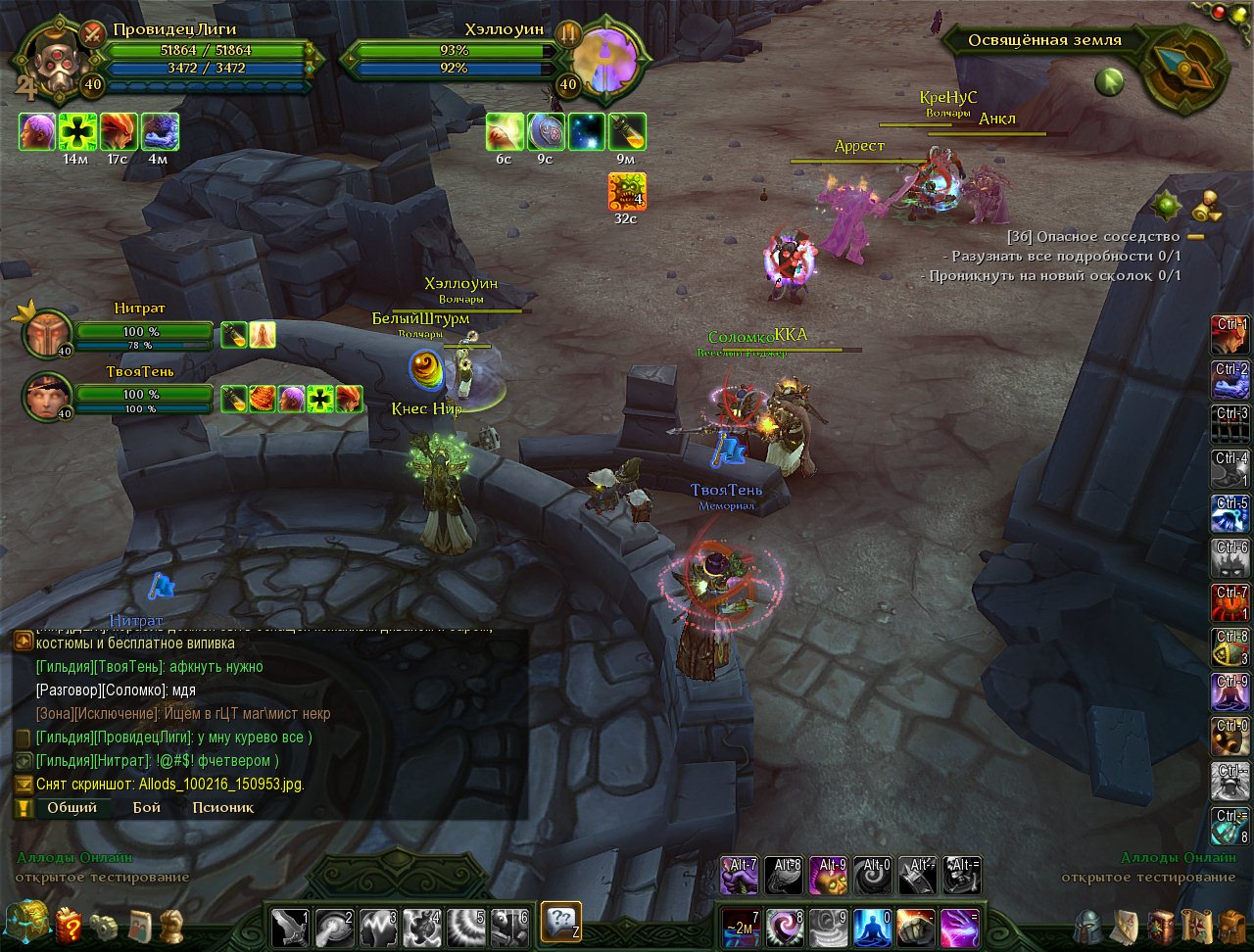1254x952 pixels.
Task: Use the meditating figure ability
Action: 872,925
